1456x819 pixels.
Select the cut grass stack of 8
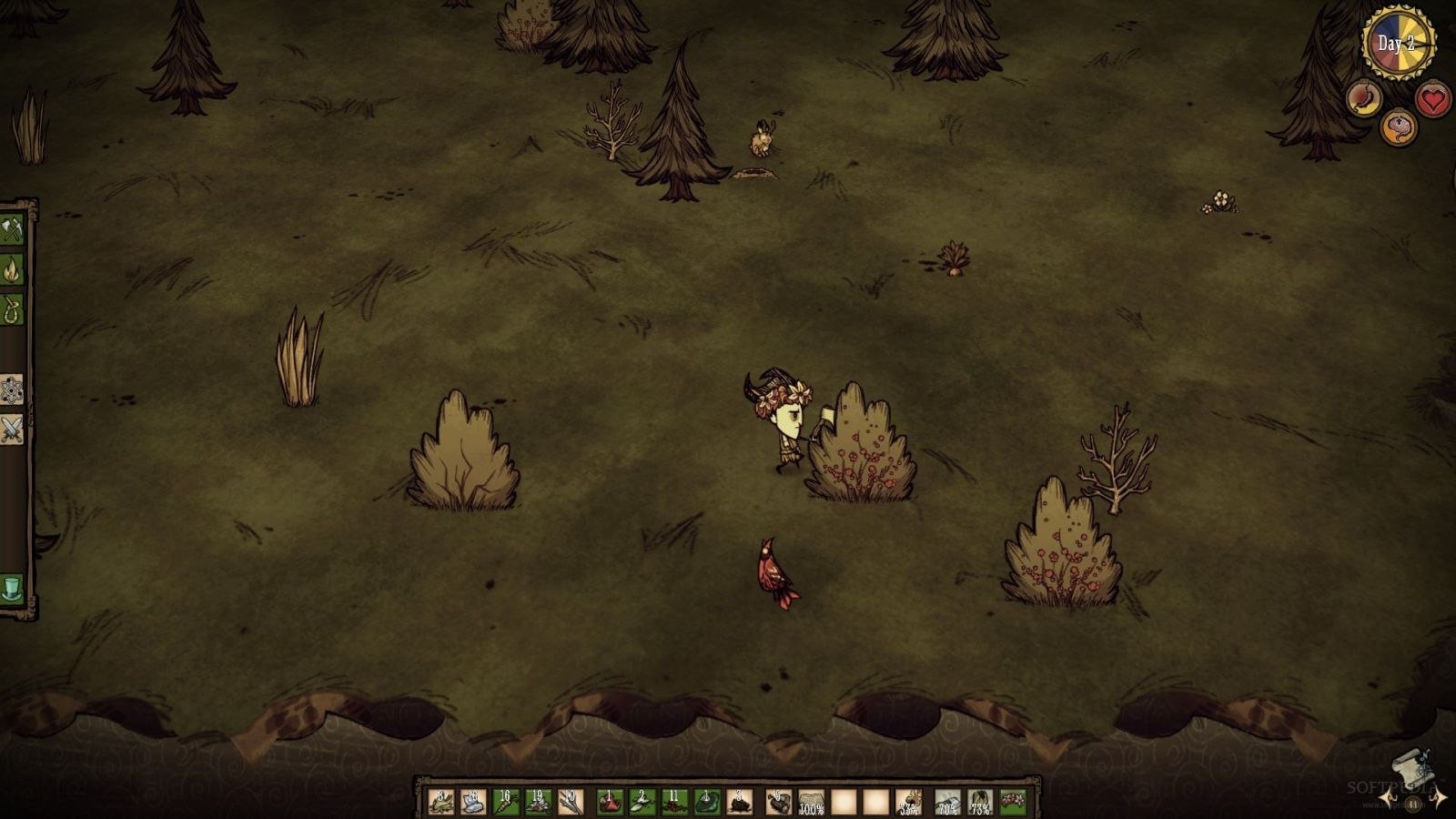[440, 802]
